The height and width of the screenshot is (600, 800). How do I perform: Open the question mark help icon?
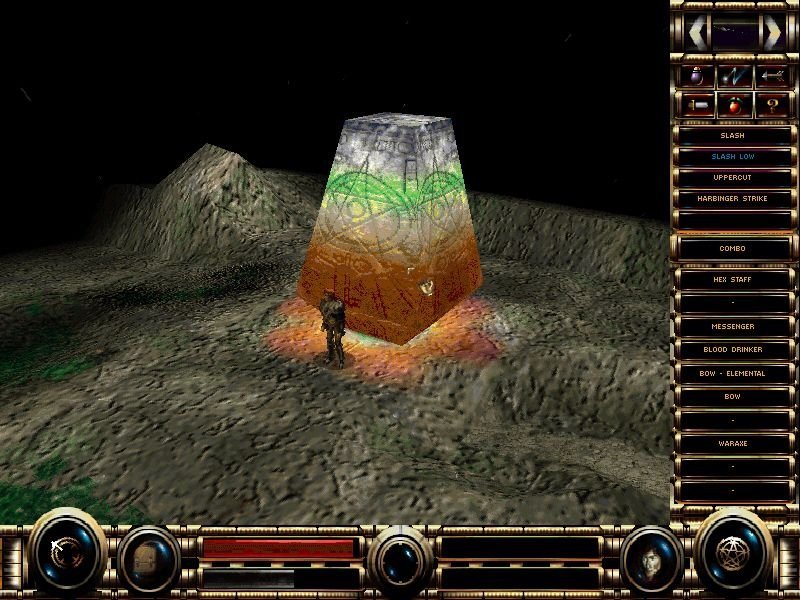(x=772, y=104)
